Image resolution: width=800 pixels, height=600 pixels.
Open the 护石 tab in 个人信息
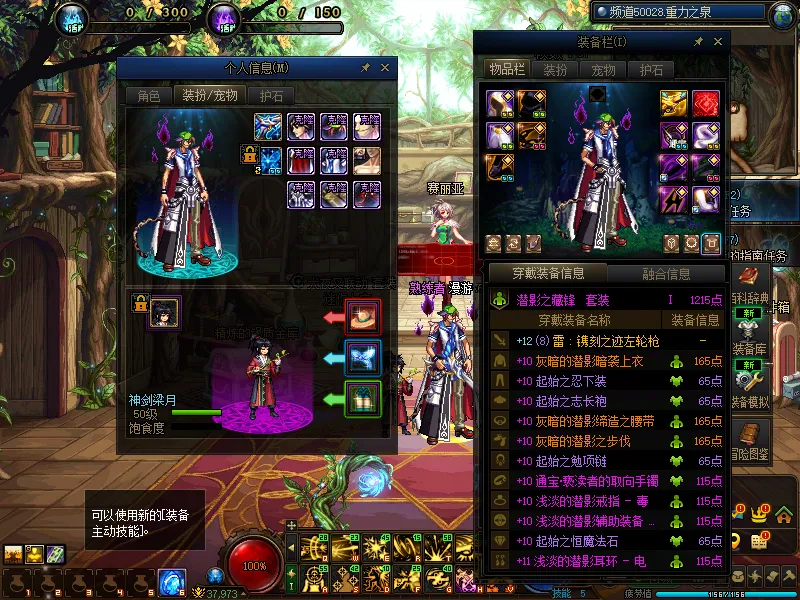[271, 97]
